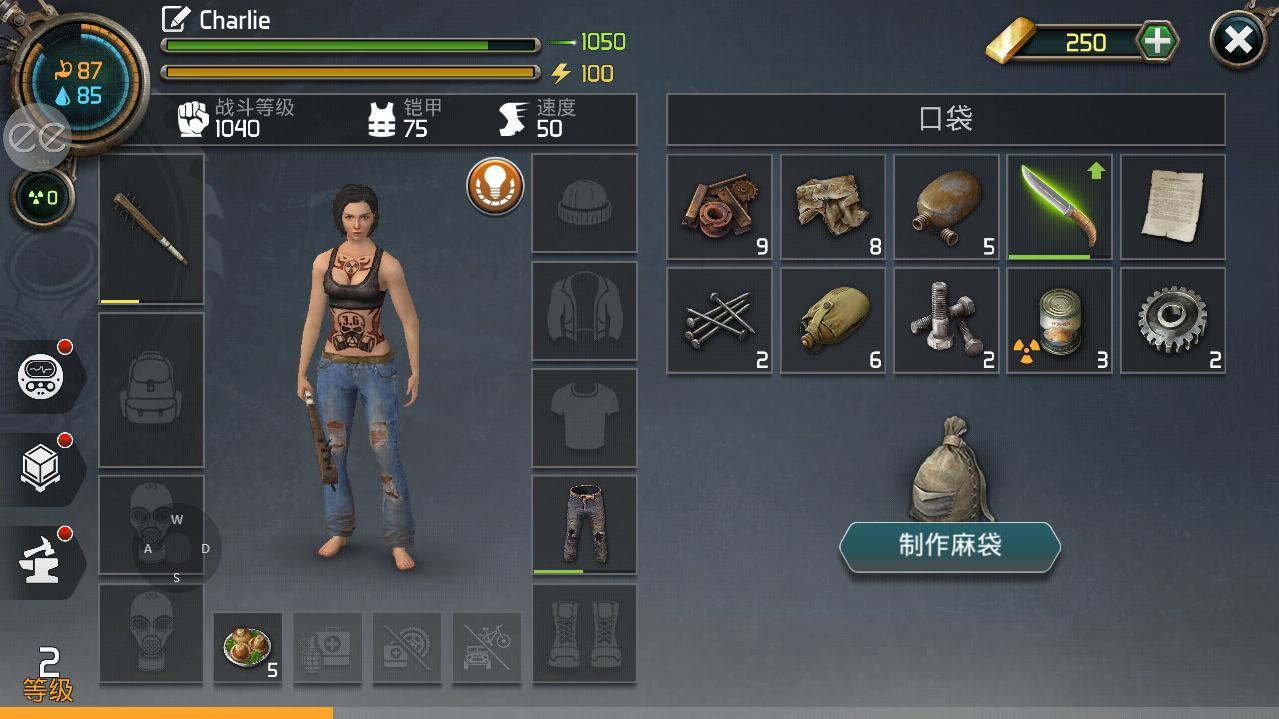Select the iron nails stack
Image resolution: width=1279 pixels, height=719 pixels.
click(x=719, y=320)
